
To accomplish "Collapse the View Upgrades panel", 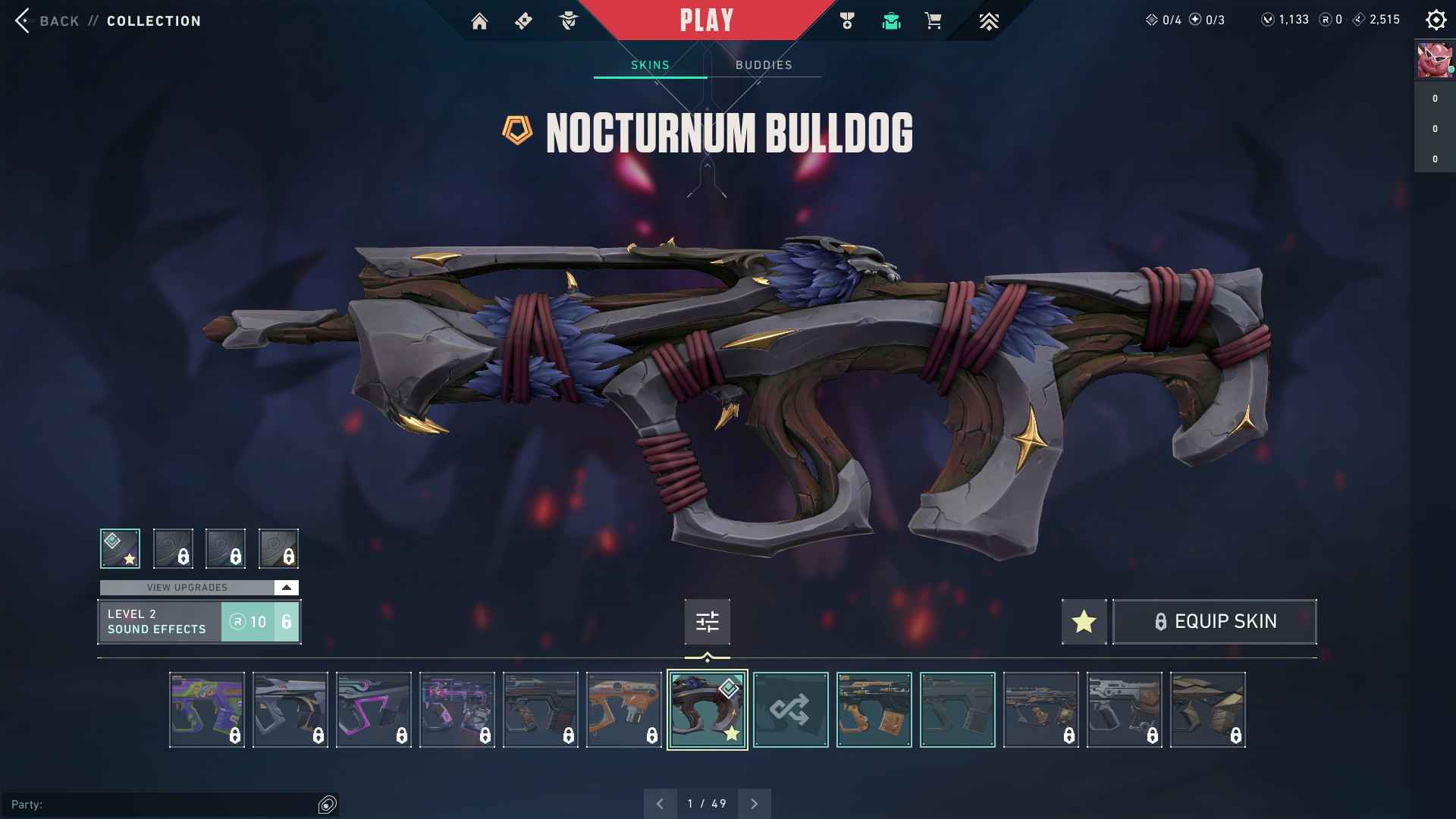I will [x=286, y=588].
